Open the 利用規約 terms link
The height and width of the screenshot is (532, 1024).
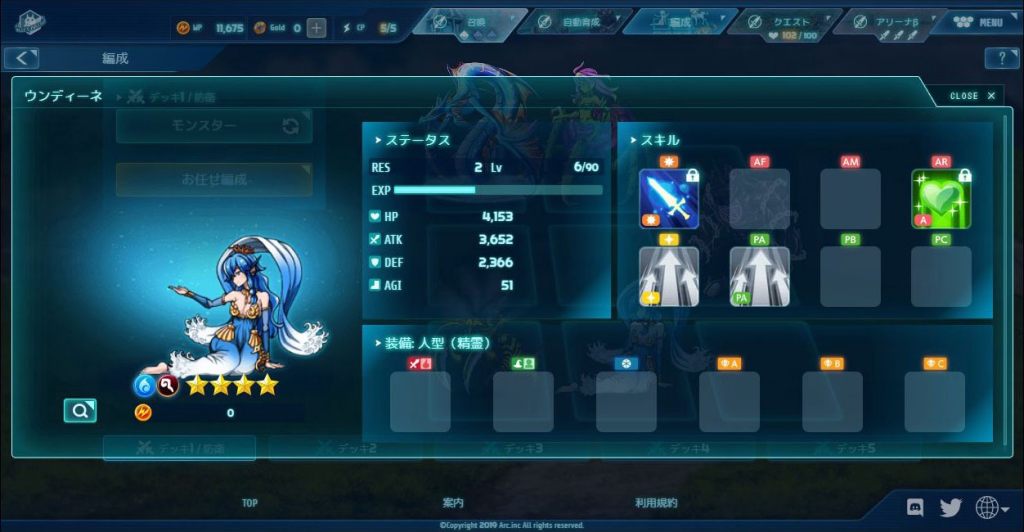[x=656, y=503]
